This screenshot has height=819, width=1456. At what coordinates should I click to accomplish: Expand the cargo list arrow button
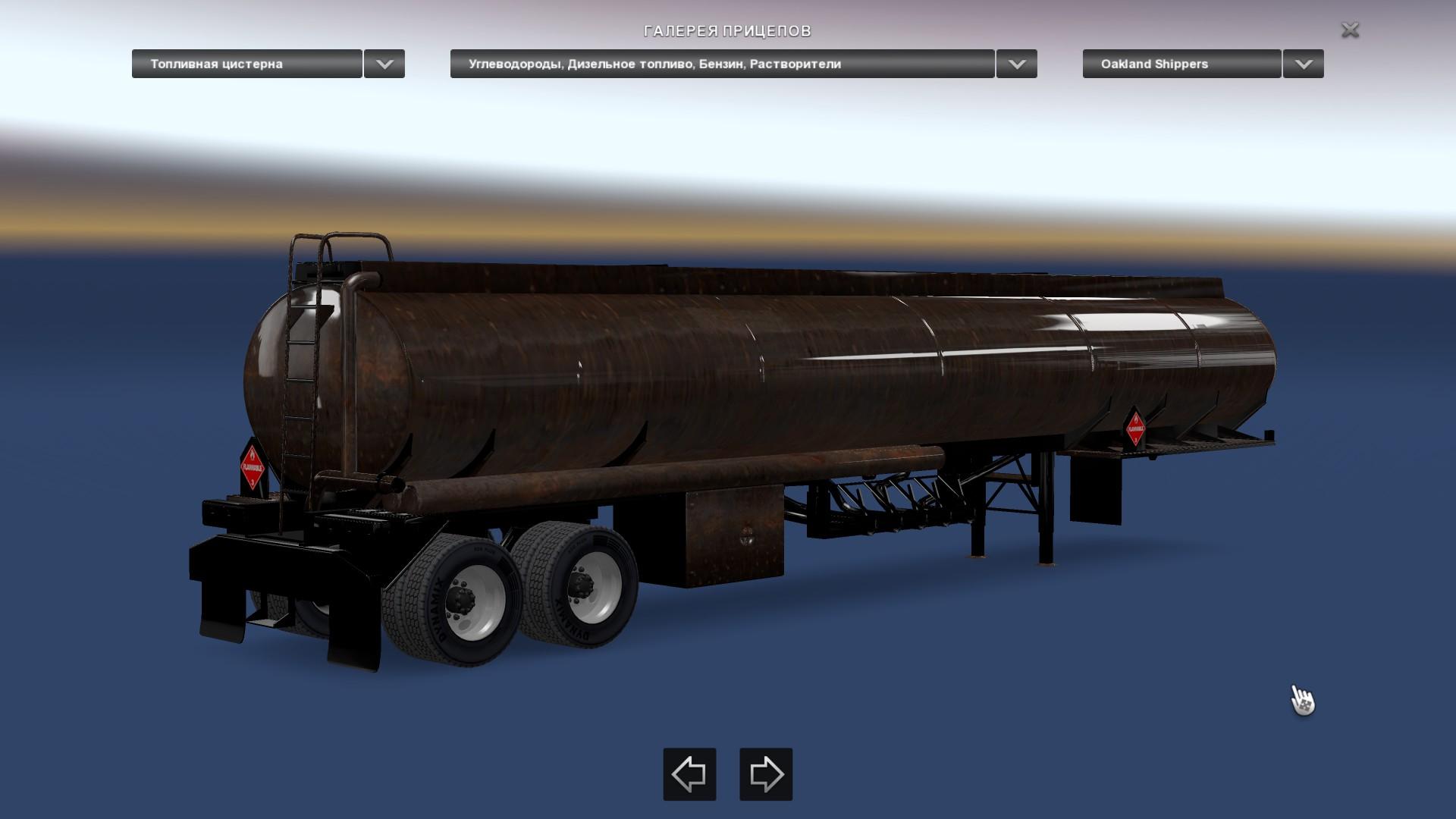(1017, 64)
